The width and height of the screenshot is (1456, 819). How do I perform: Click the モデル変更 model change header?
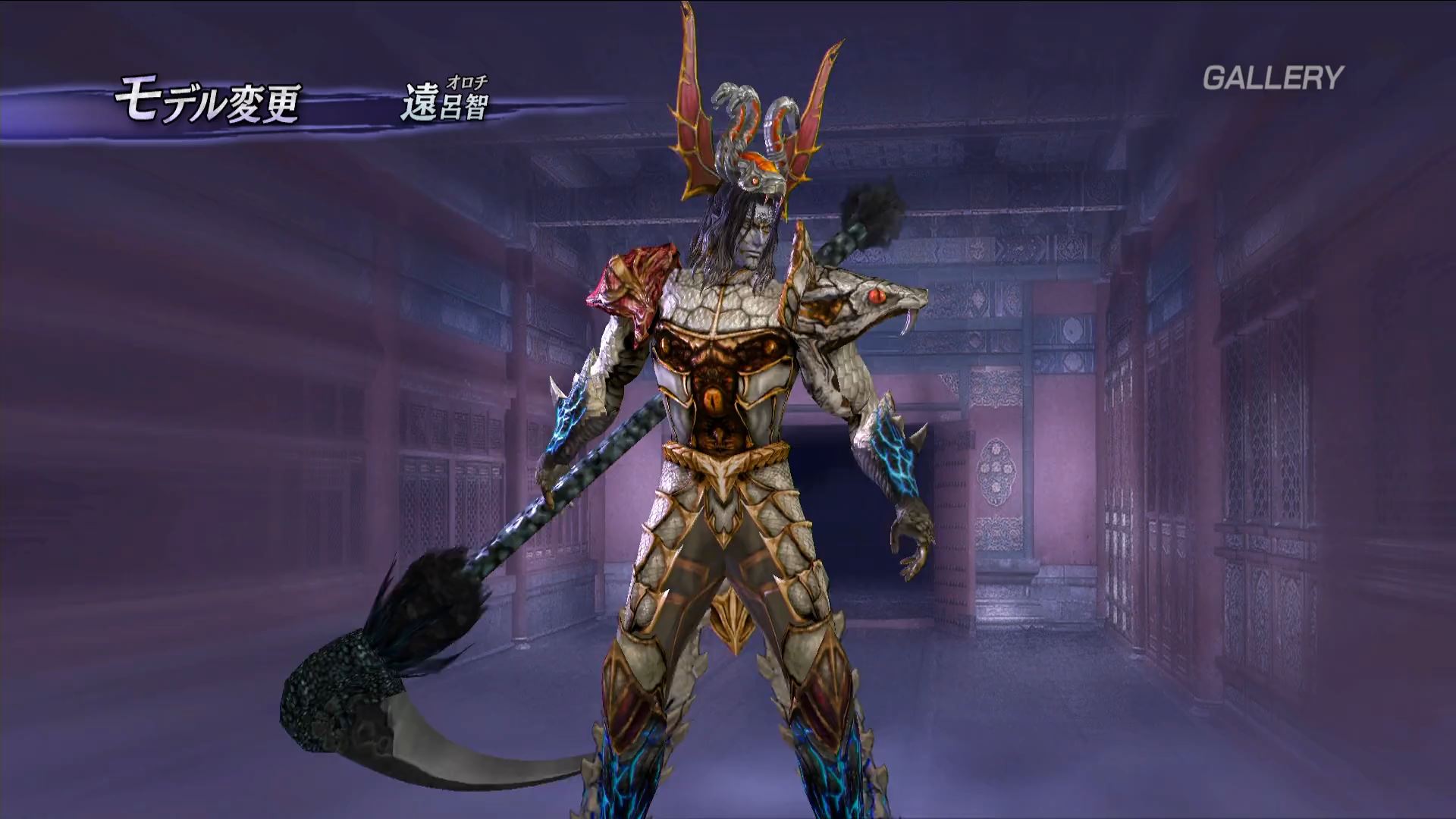[208, 104]
